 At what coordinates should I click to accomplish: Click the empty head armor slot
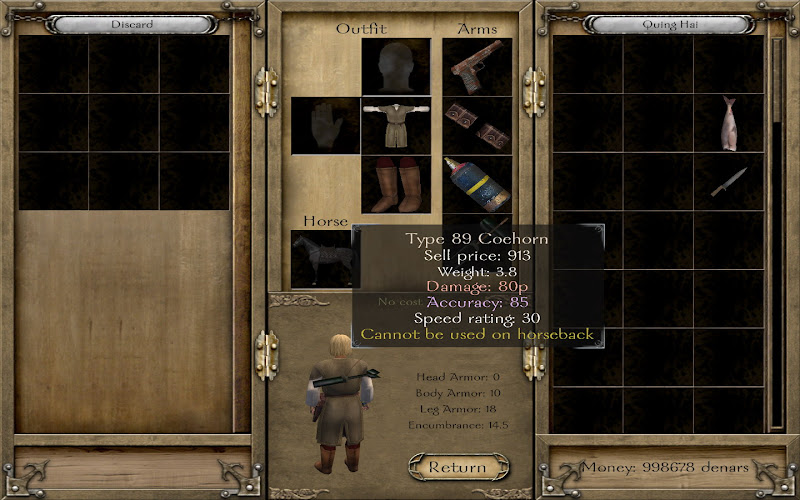[x=396, y=68]
